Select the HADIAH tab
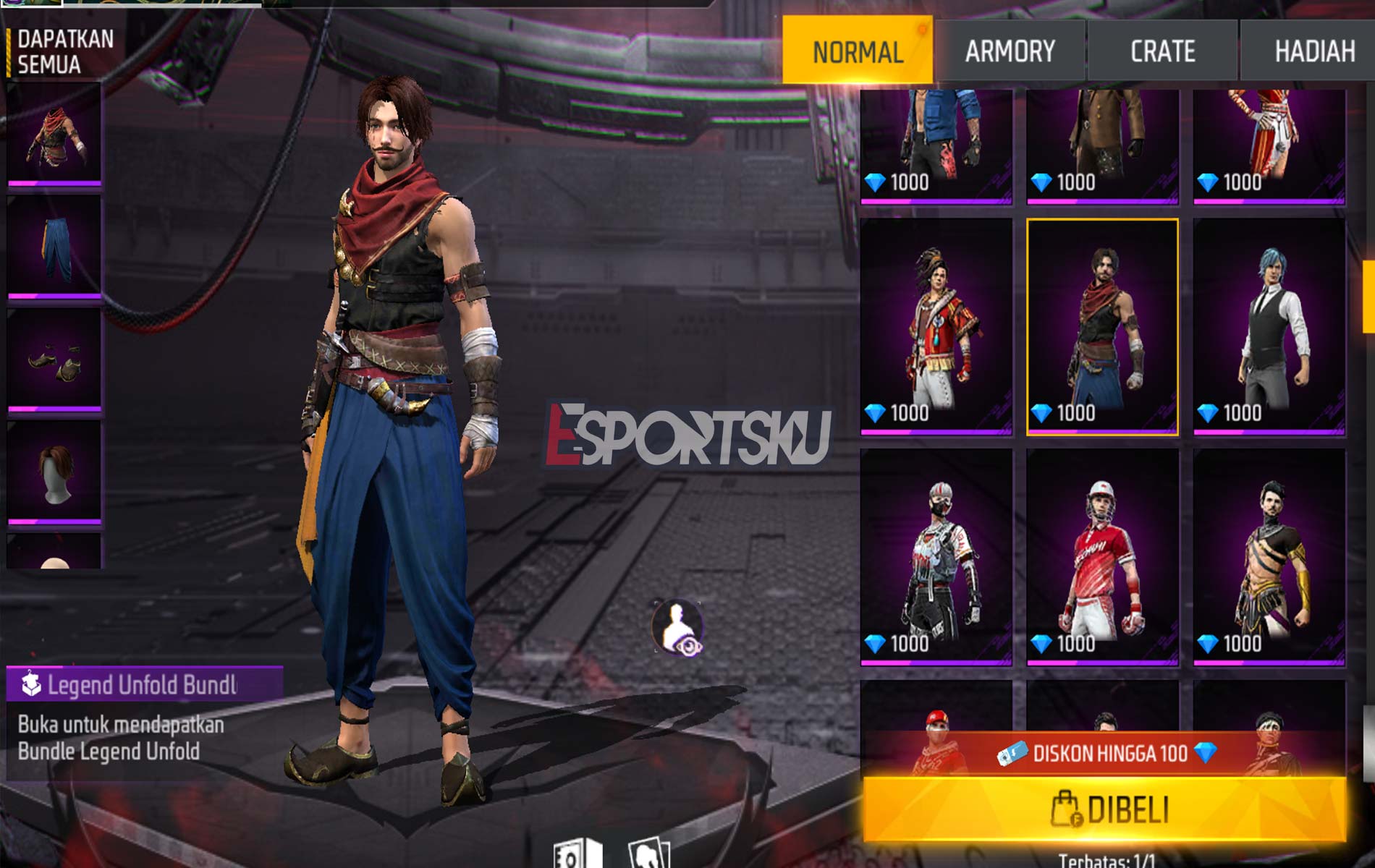Image resolution: width=1375 pixels, height=868 pixels. click(x=1316, y=51)
